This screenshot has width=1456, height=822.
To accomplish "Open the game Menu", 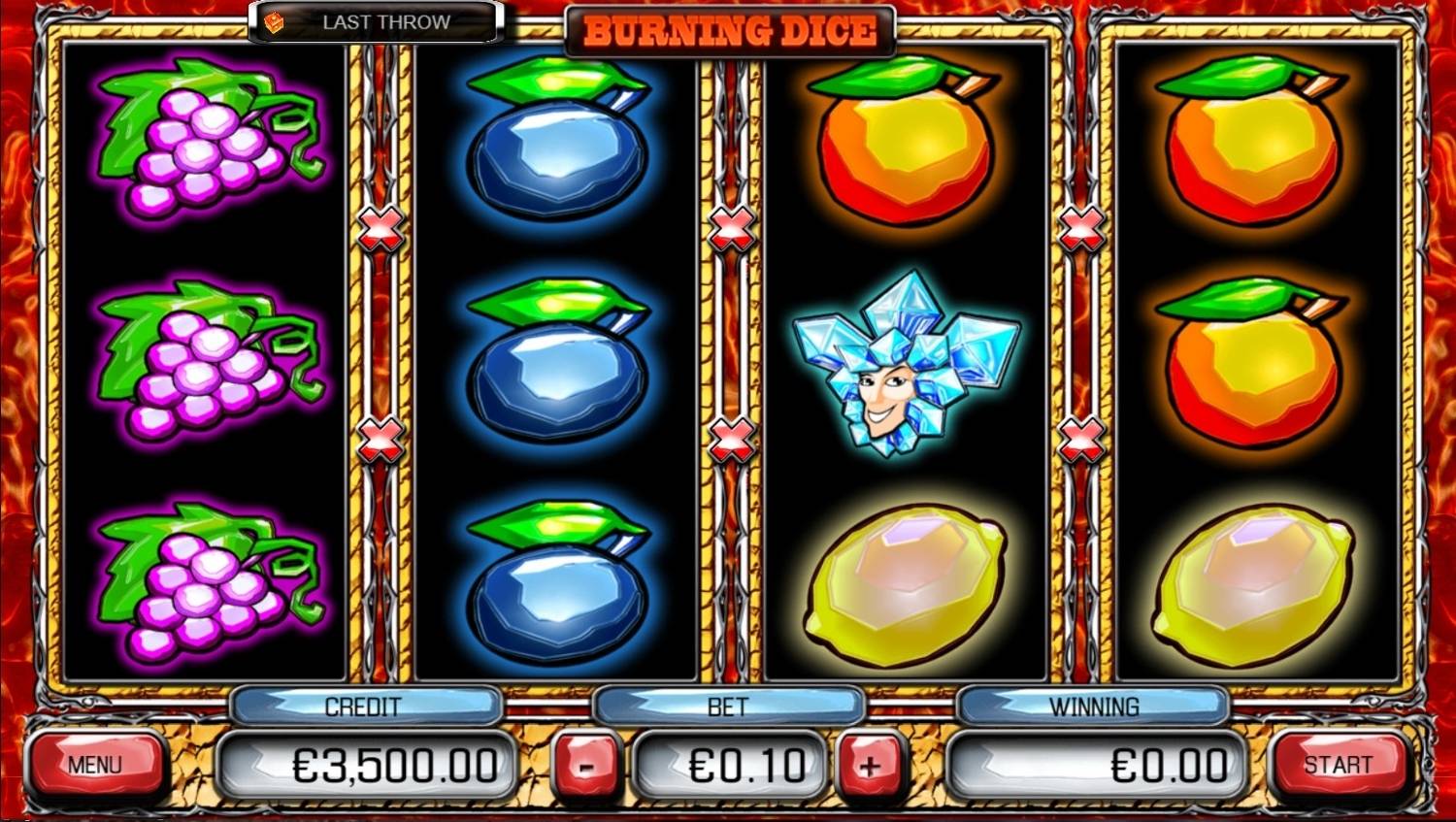I will [x=97, y=764].
